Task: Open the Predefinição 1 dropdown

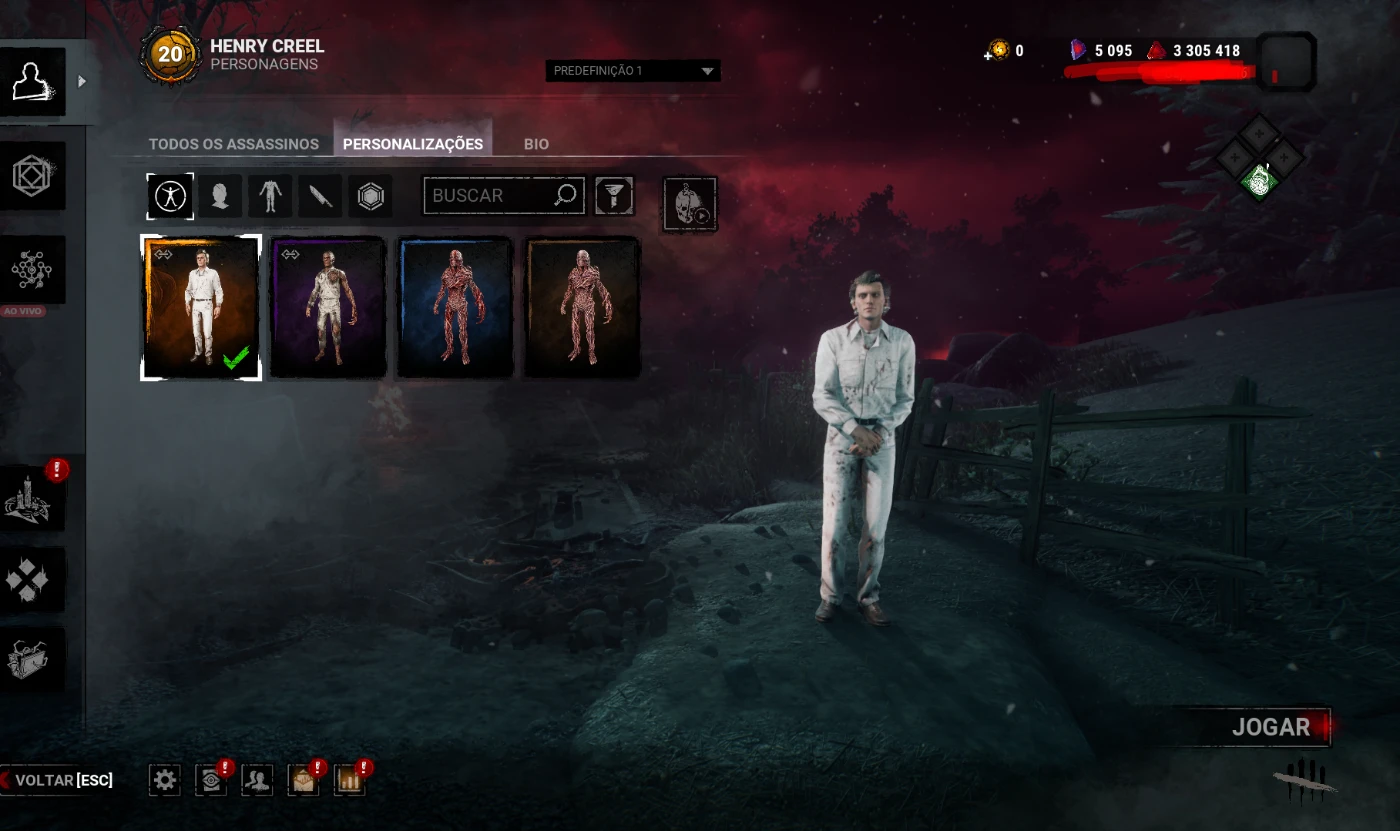Action: [x=632, y=71]
